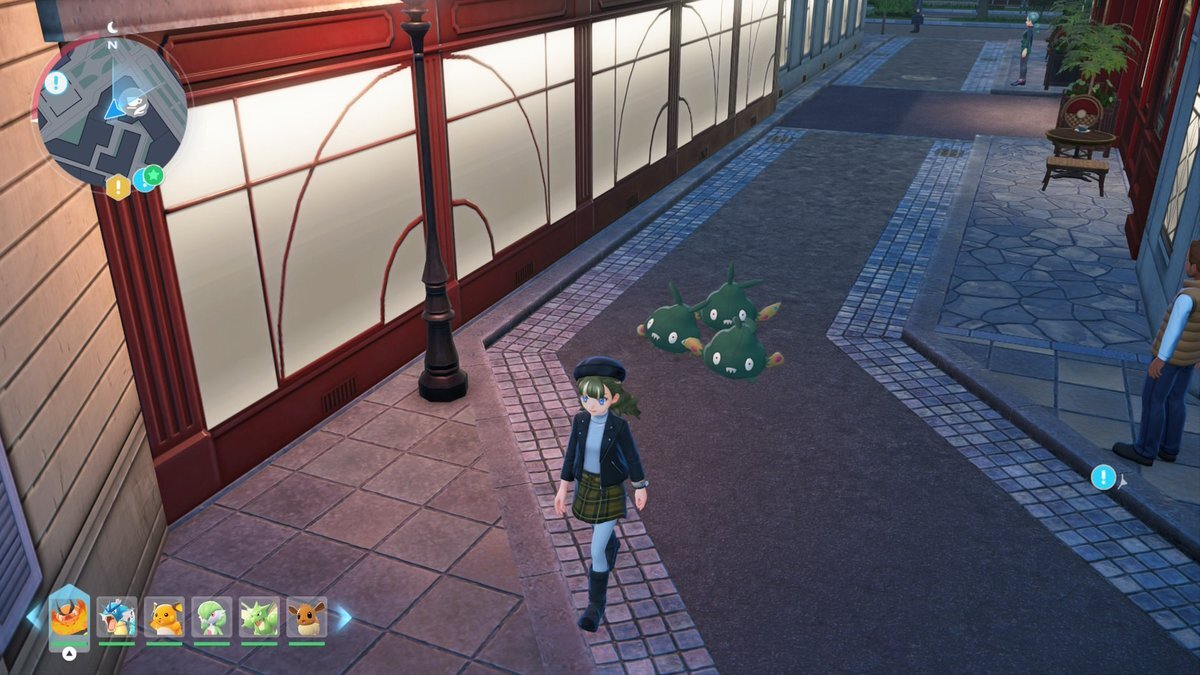The height and width of the screenshot is (675, 1200).
Task: Select the highlighted orange Pokémon party slot
Action: coord(69,617)
